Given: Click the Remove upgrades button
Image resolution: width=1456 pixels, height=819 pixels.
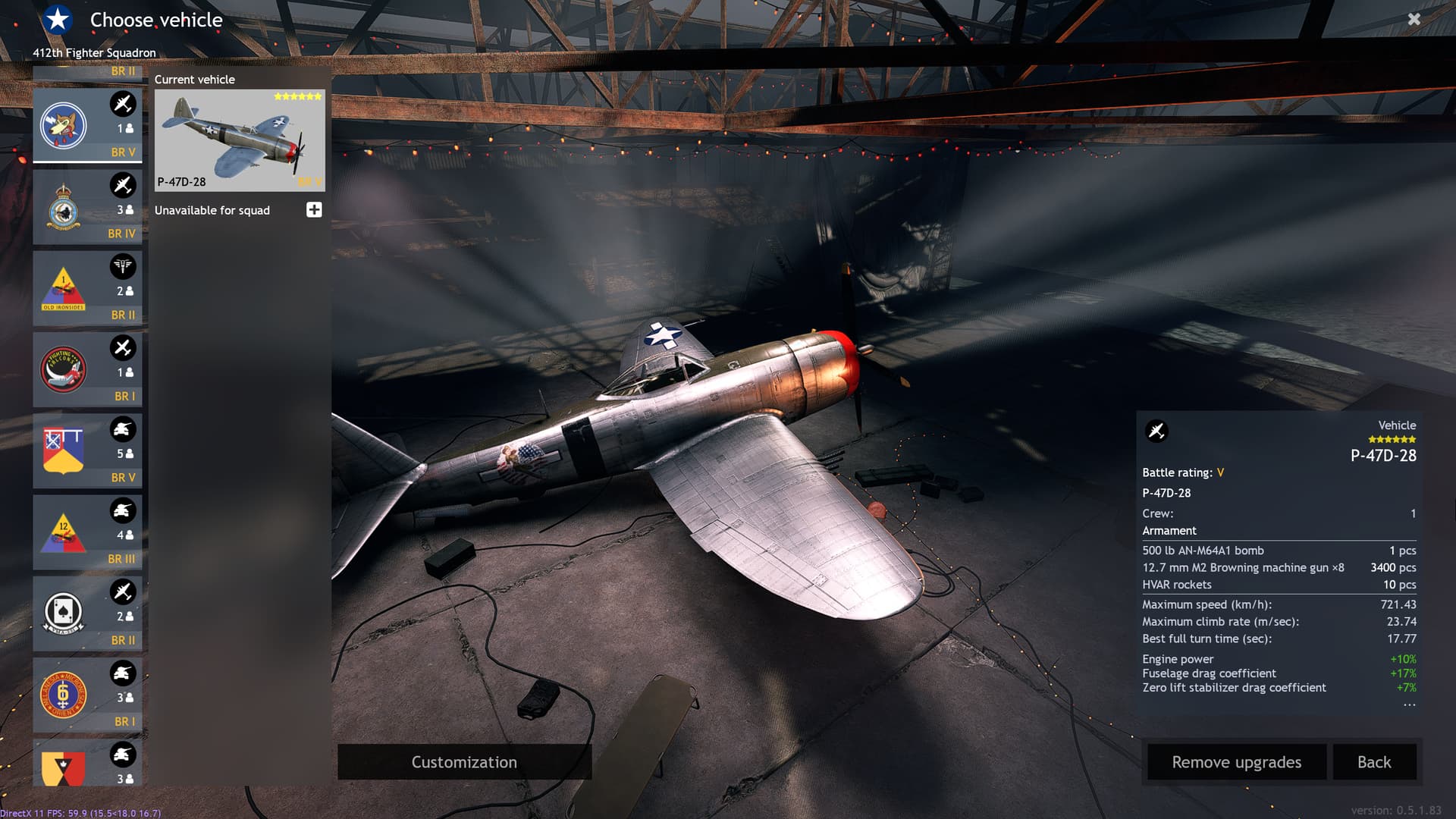Looking at the screenshot, I should (x=1236, y=762).
